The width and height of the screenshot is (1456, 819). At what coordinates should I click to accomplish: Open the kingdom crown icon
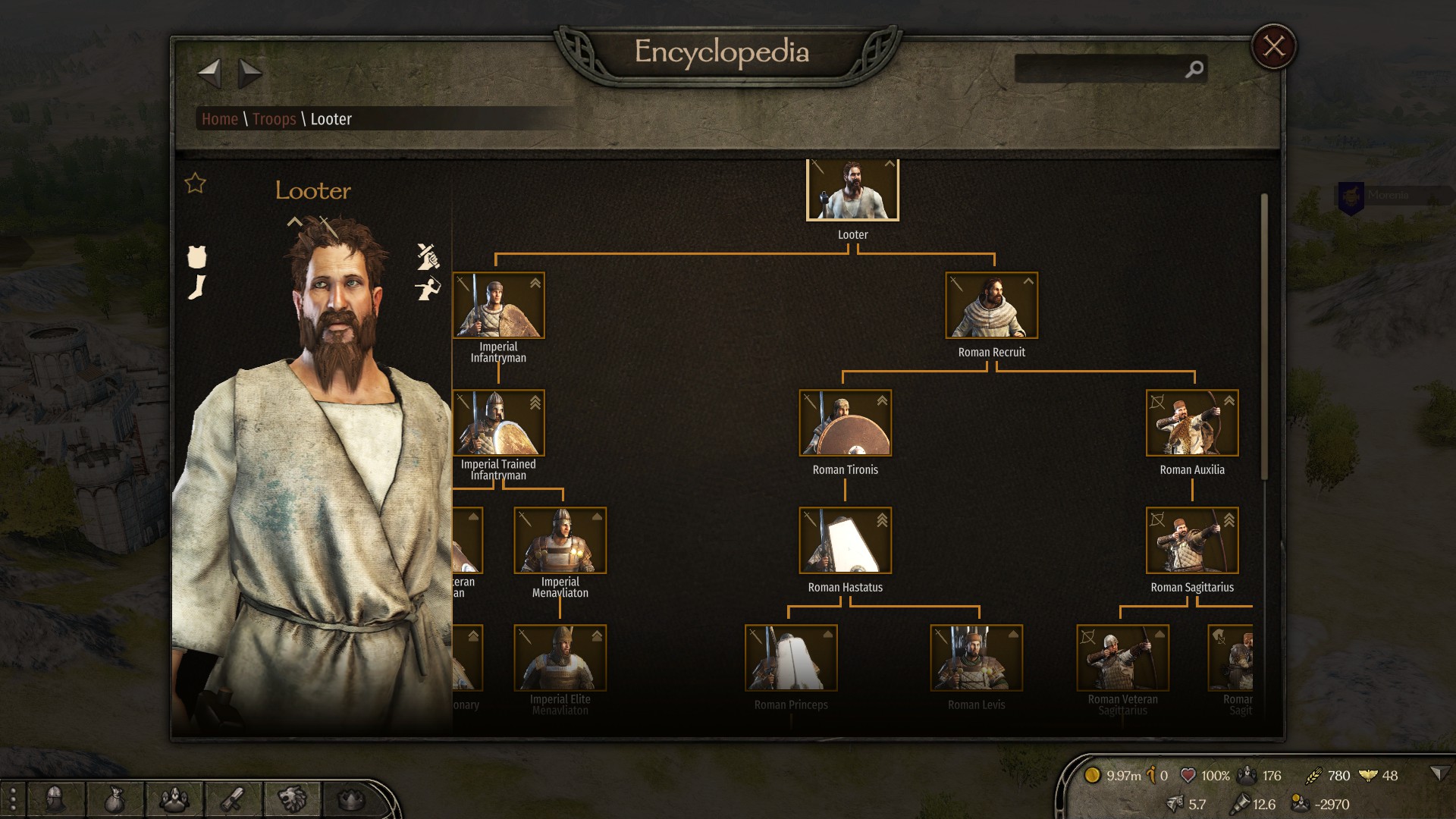(x=351, y=799)
